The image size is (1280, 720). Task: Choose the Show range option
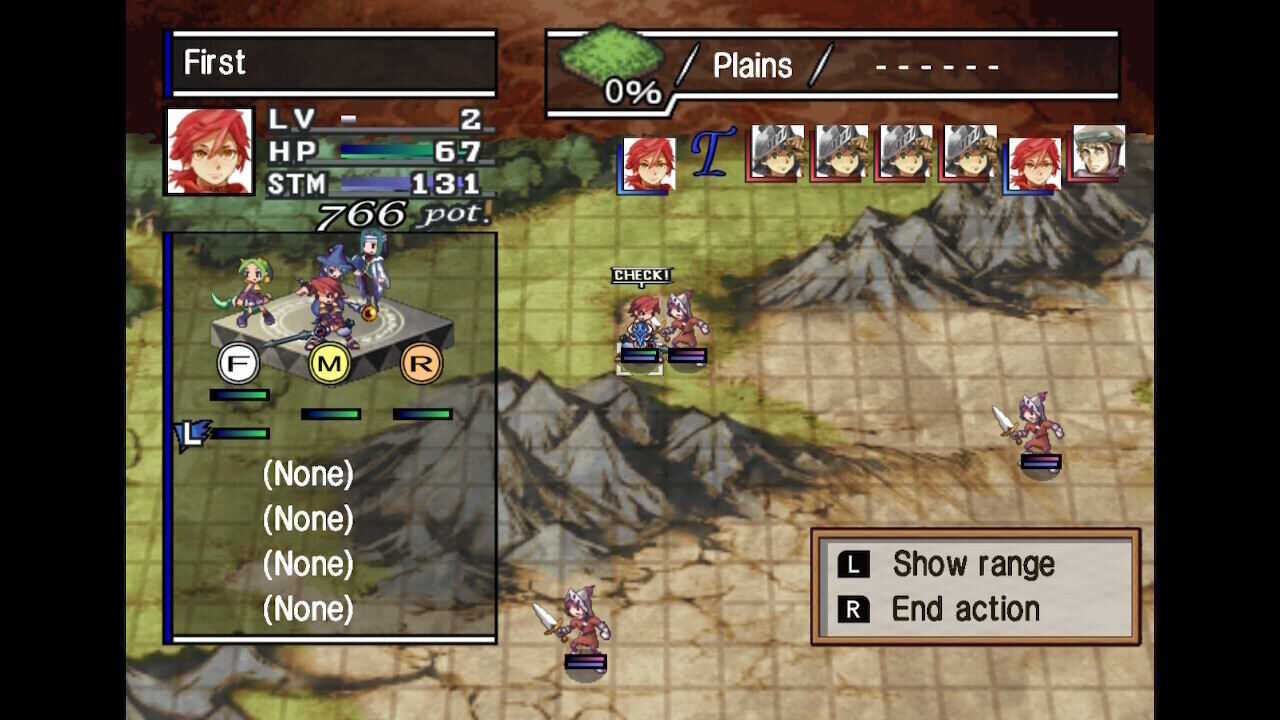point(972,565)
